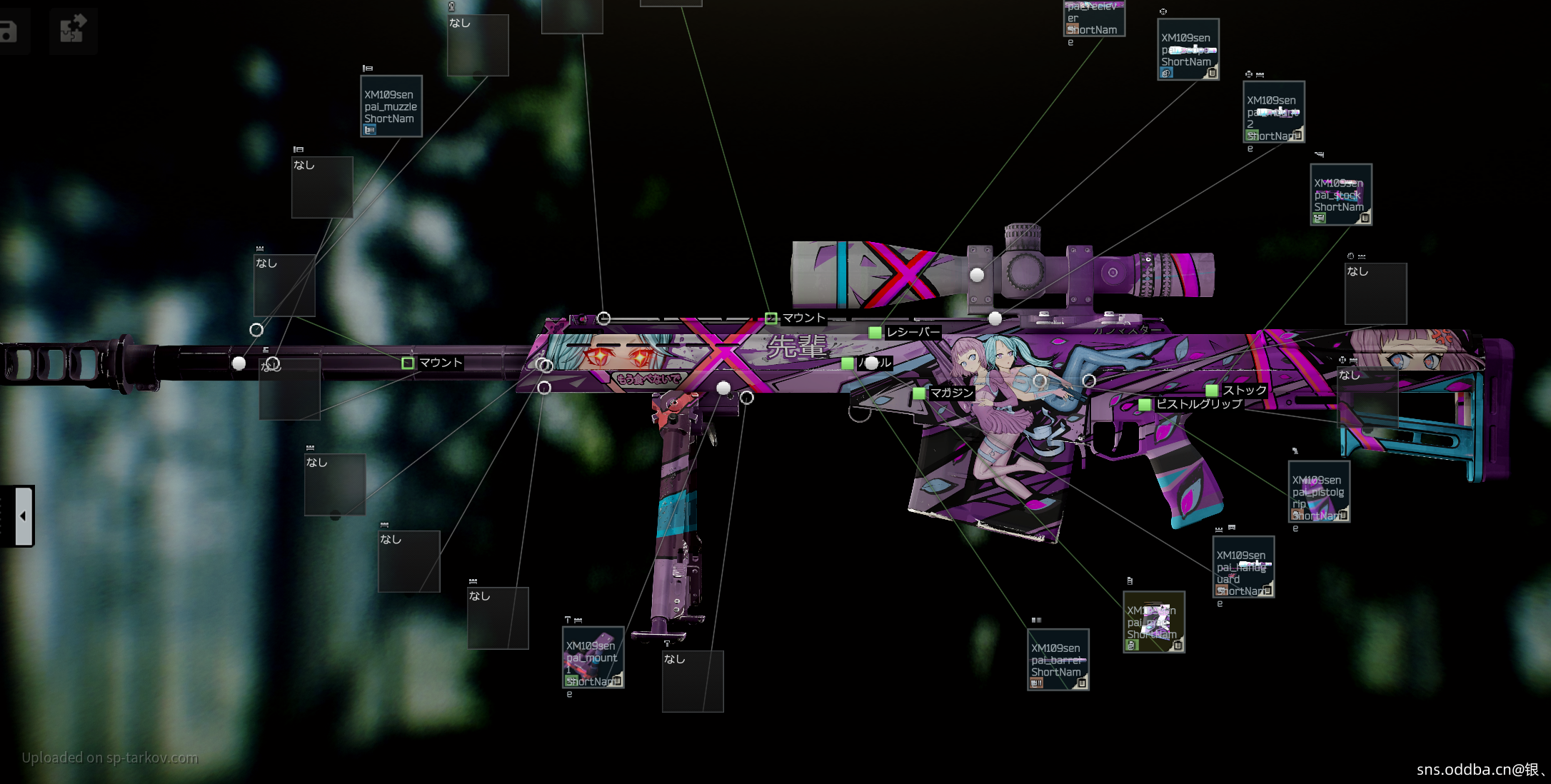1551x784 pixels.
Task: Choose the XM109sen pai_mag magazine slot
Action: 1153,622
